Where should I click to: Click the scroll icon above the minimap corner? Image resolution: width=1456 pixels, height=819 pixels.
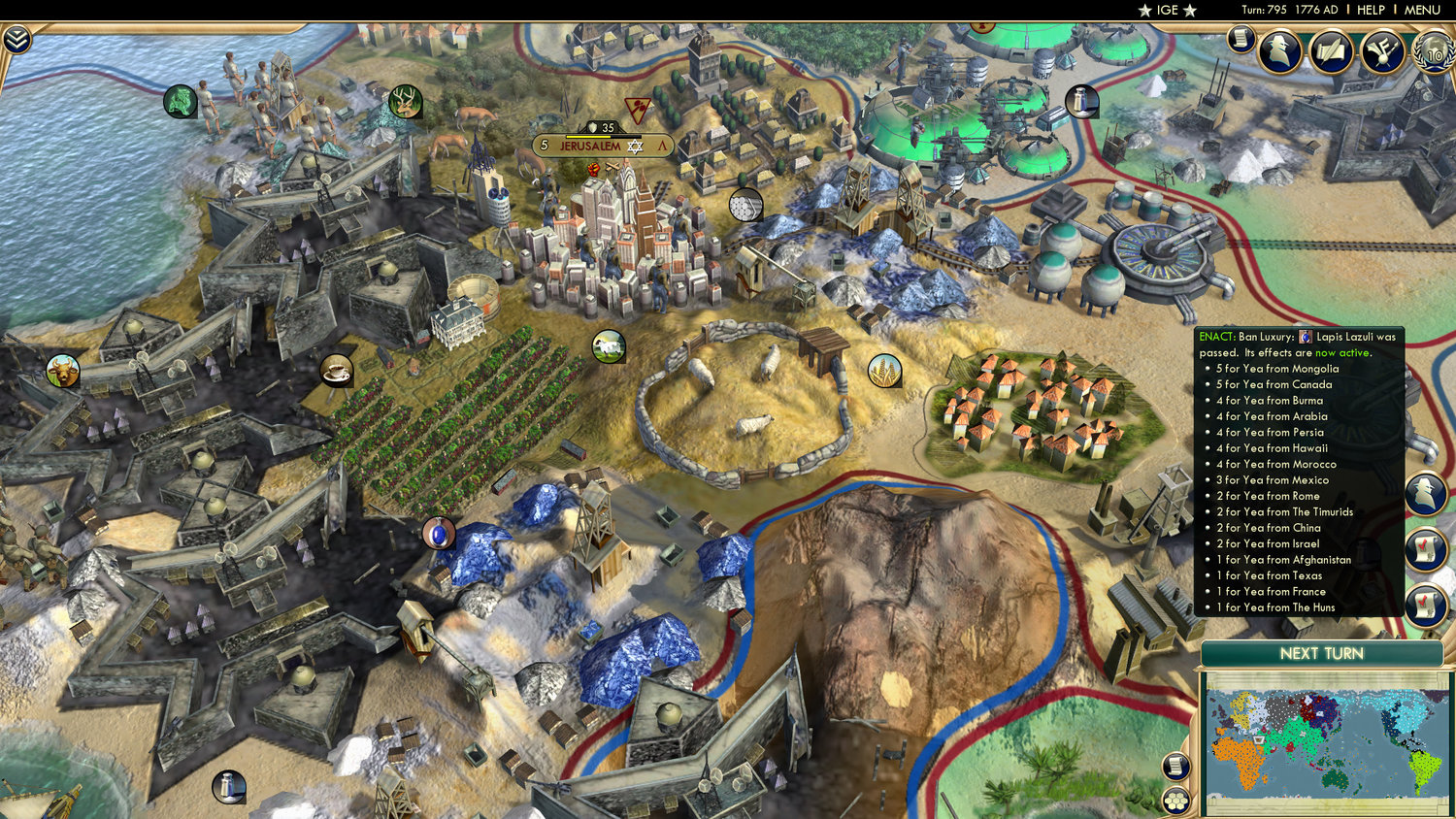coord(1177,767)
